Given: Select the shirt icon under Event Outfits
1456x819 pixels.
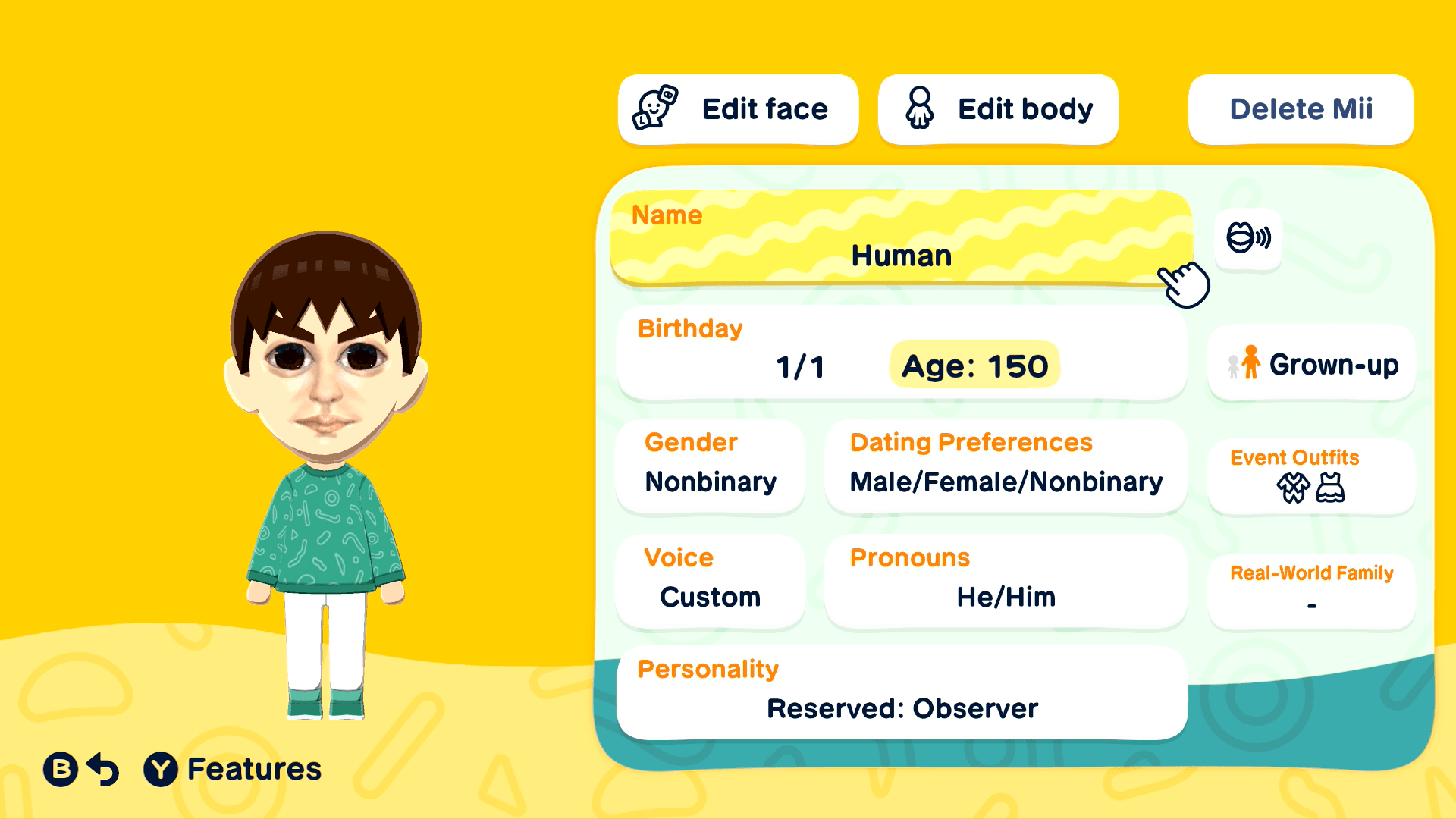Looking at the screenshot, I should click(1293, 487).
